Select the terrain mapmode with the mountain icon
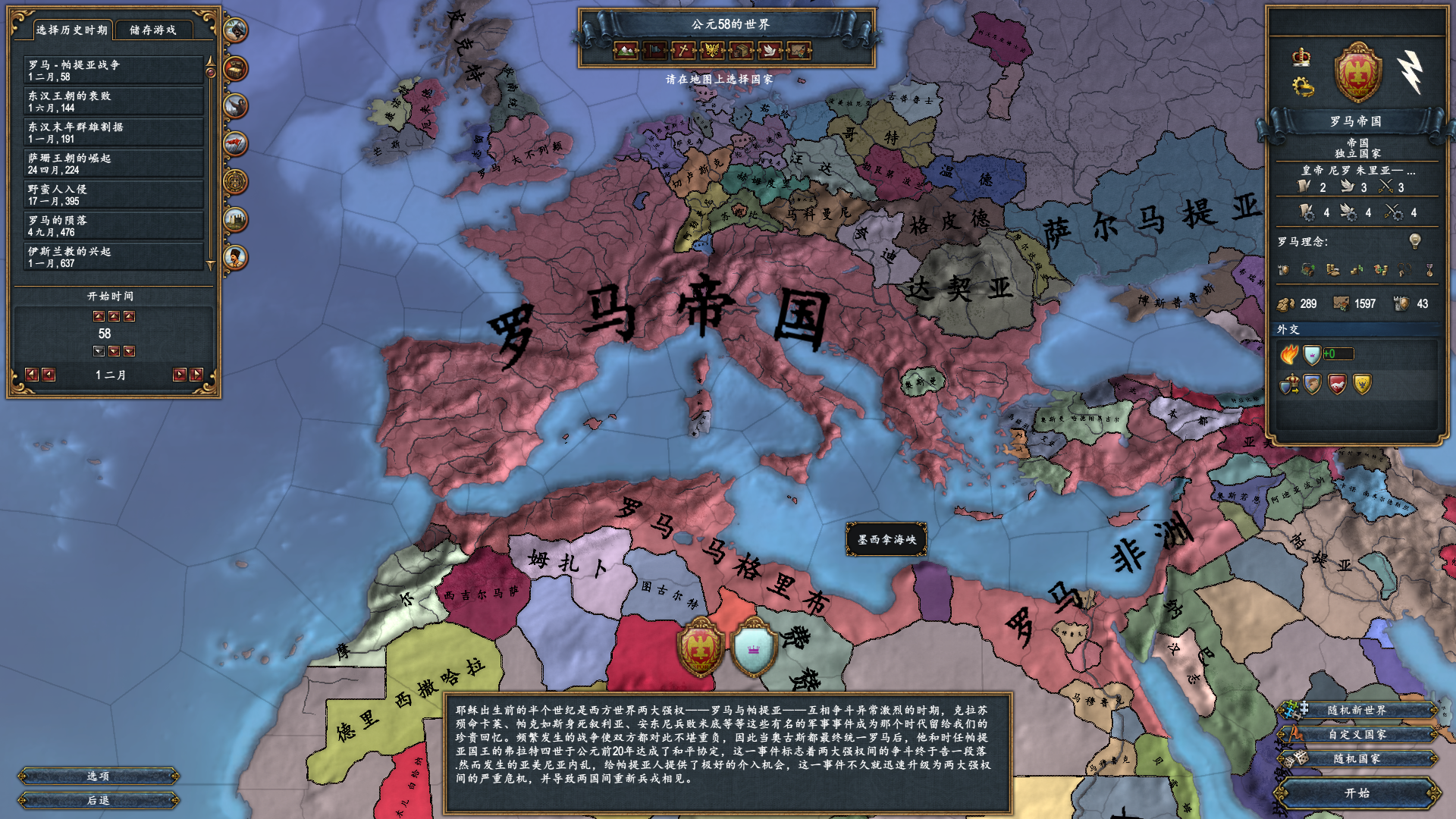Screen dimensions: 1456x819 point(624,52)
